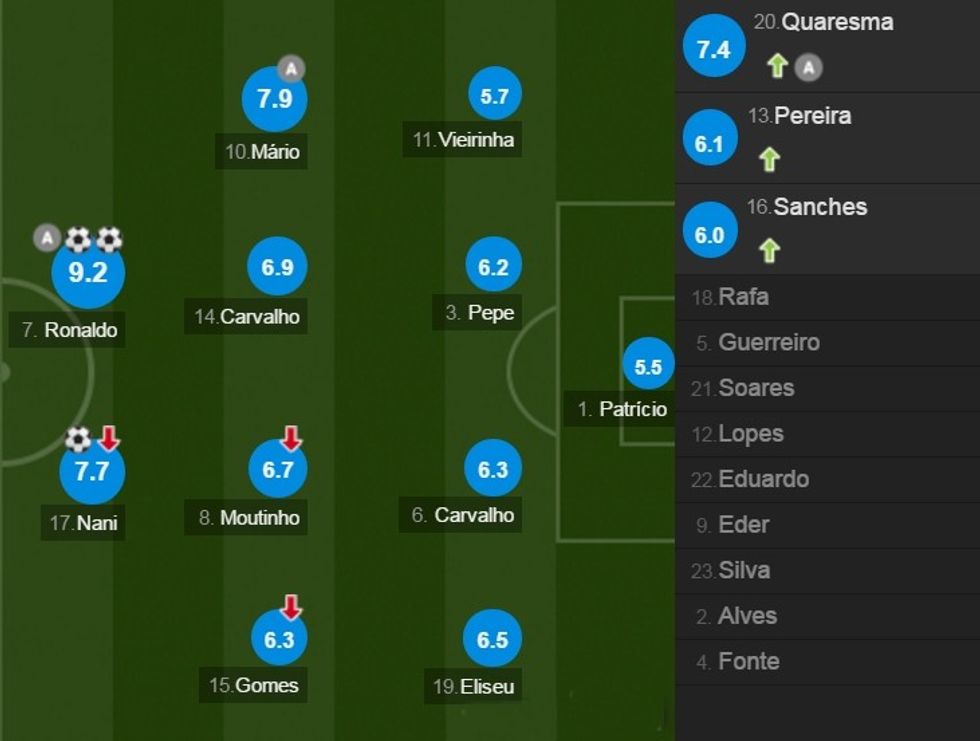The height and width of the screenshot is (741, 980).
Task: Select Ronaldo's 9.2 rating circle
Action: [88, 272]
